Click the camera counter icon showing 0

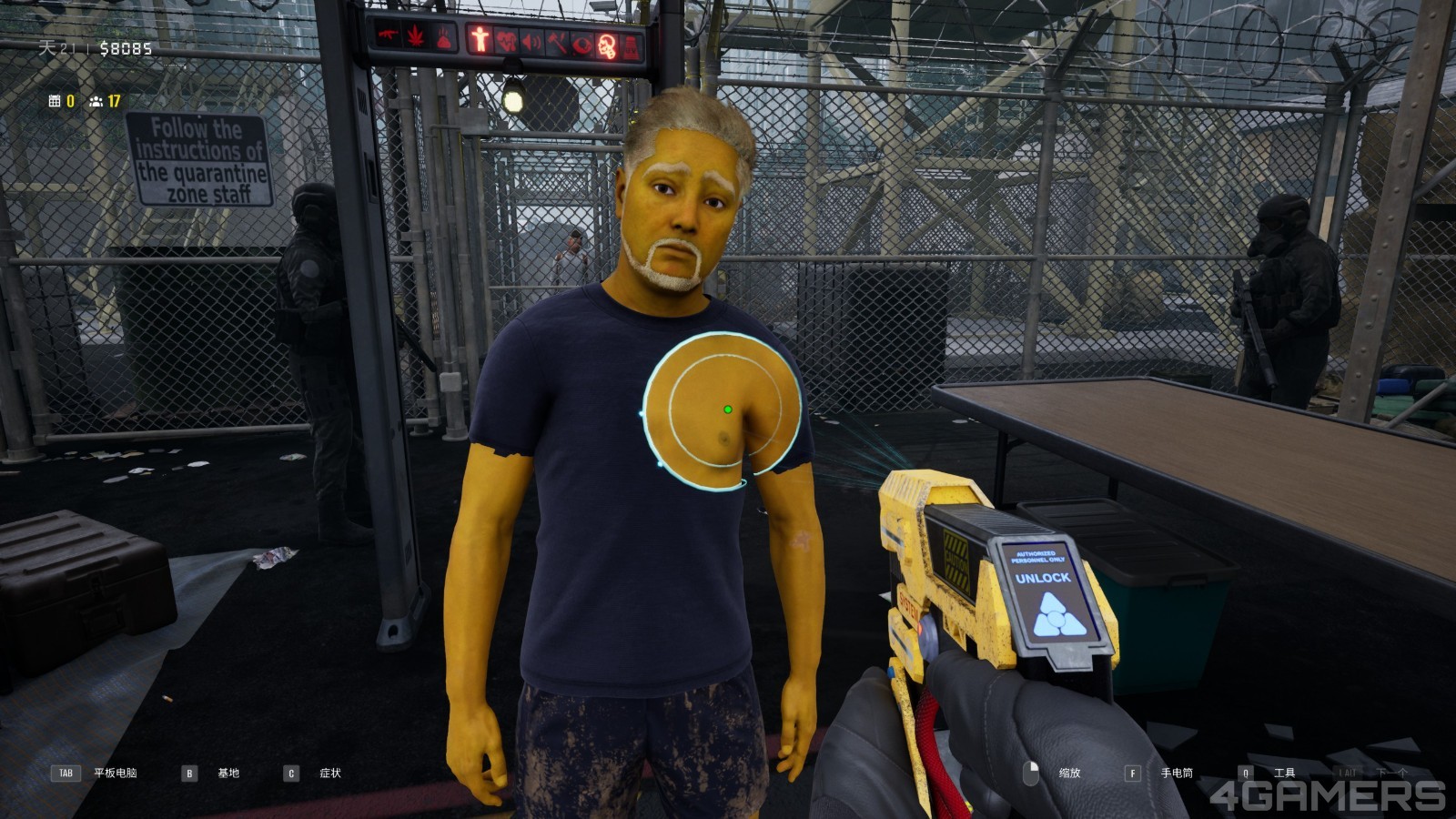(x=55, y=100)
